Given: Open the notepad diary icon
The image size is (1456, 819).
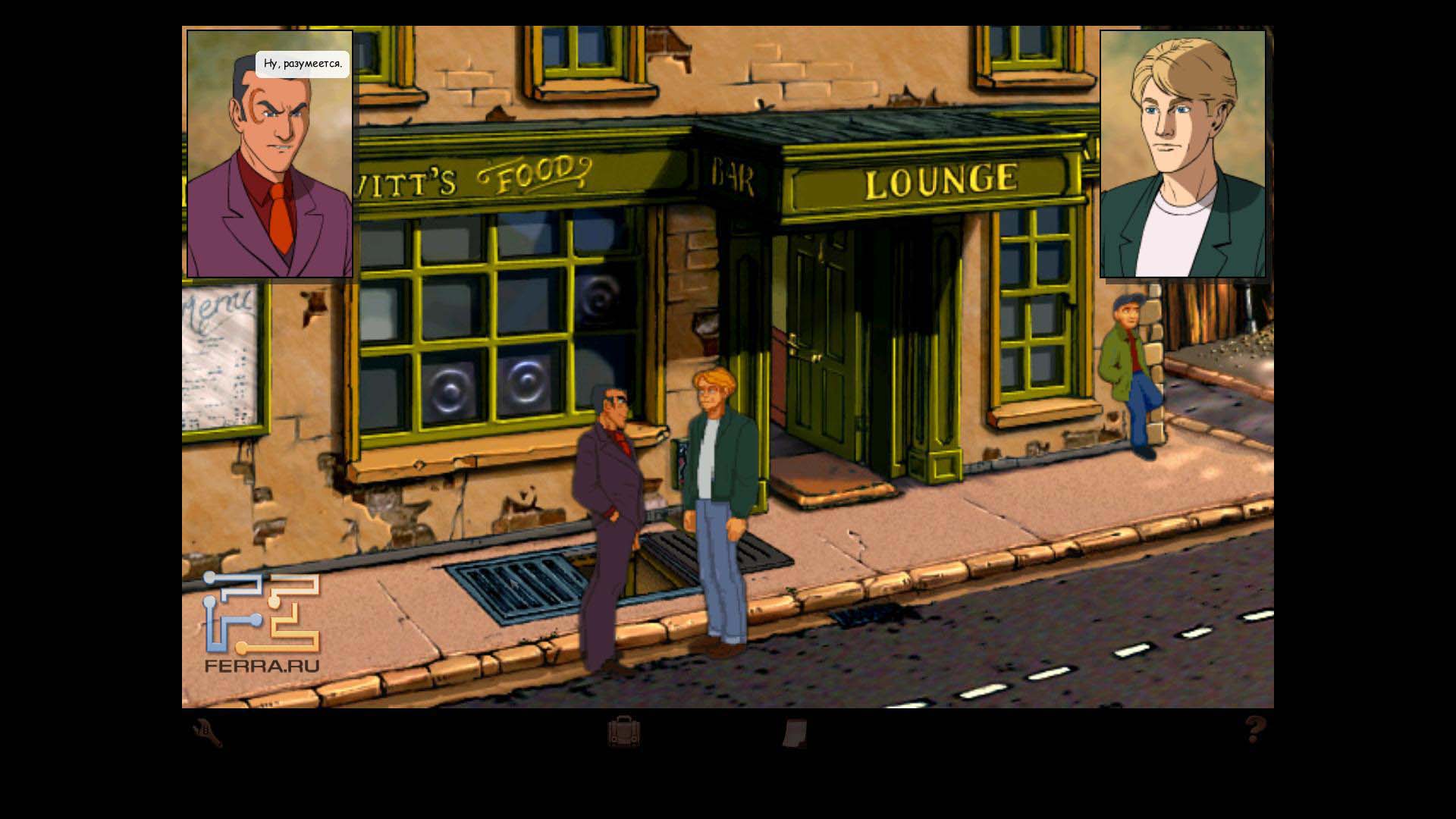Looking at the screenshot, I should coord(794,733).
